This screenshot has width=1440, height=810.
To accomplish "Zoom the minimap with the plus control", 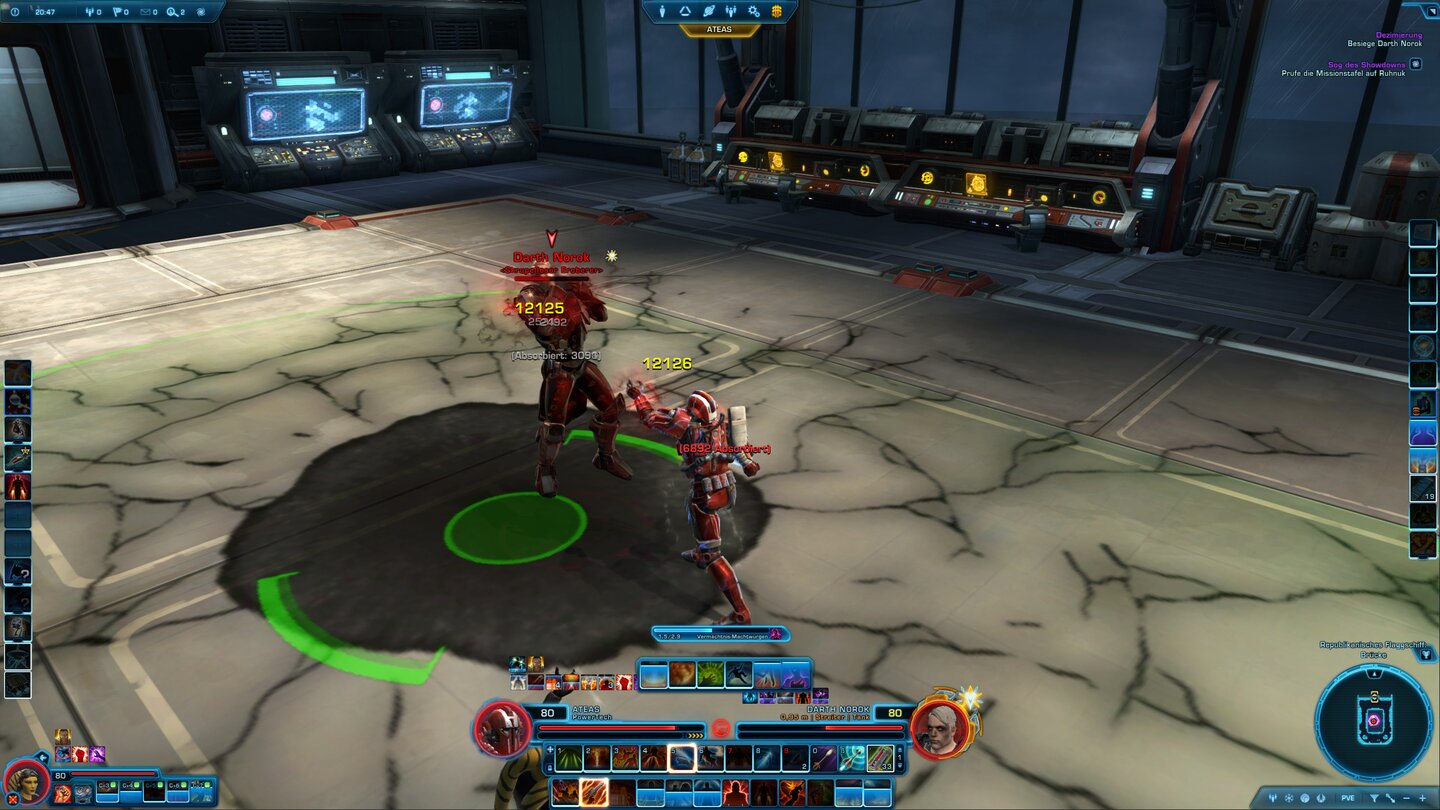I will click(x=1422, y=798).
